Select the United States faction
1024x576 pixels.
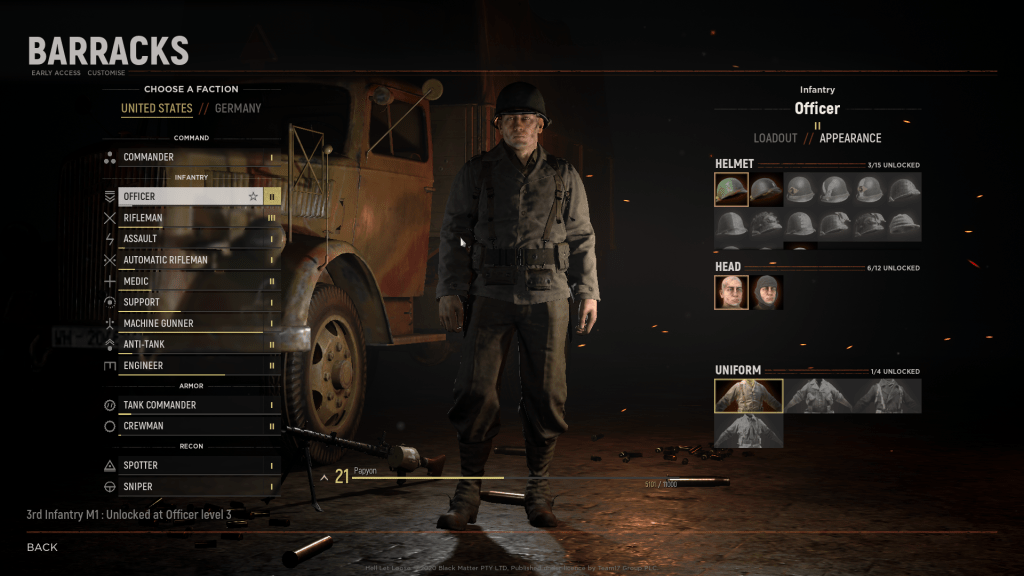[157, 108]
